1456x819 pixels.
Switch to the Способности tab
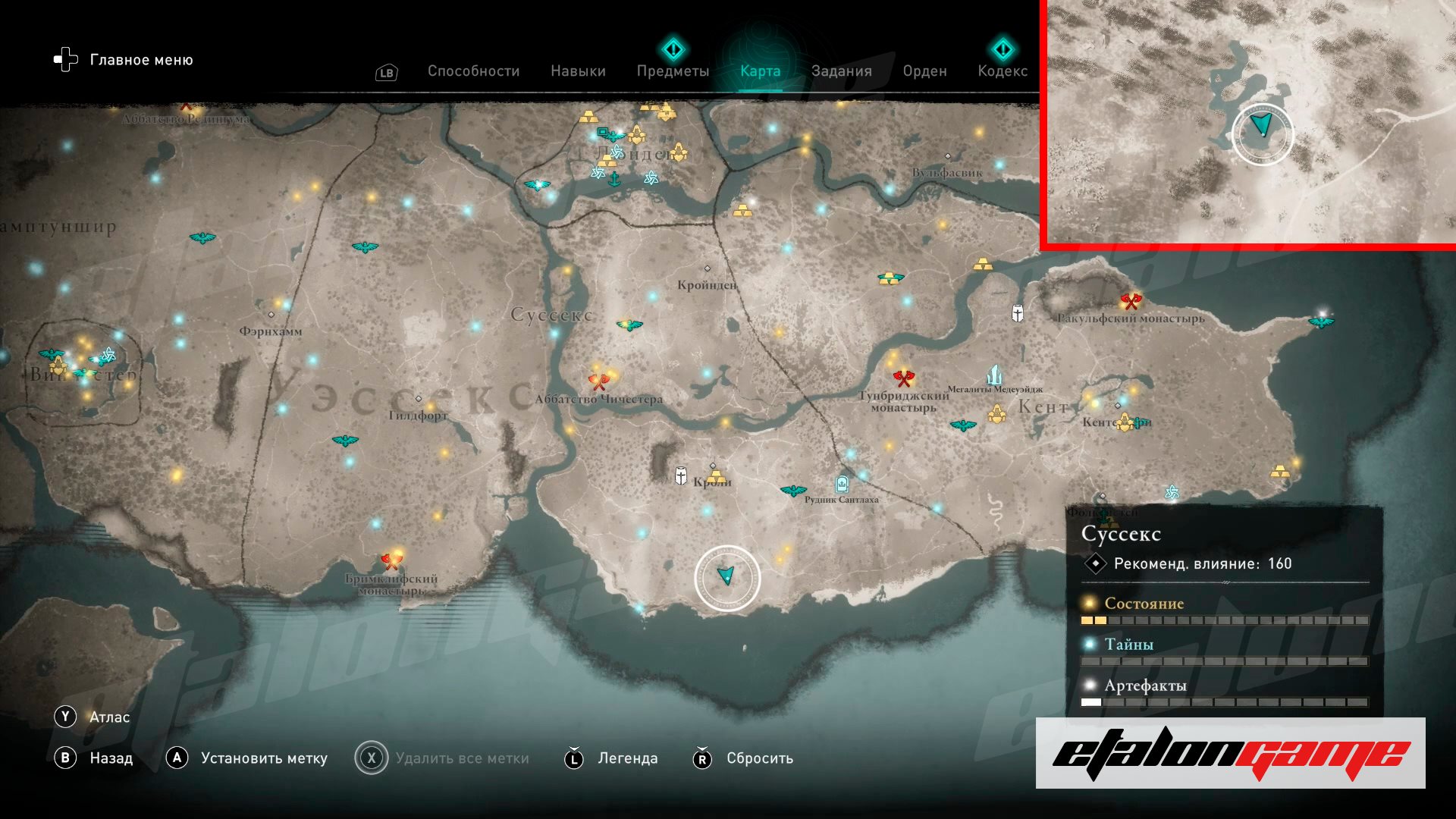click(473, 71)
